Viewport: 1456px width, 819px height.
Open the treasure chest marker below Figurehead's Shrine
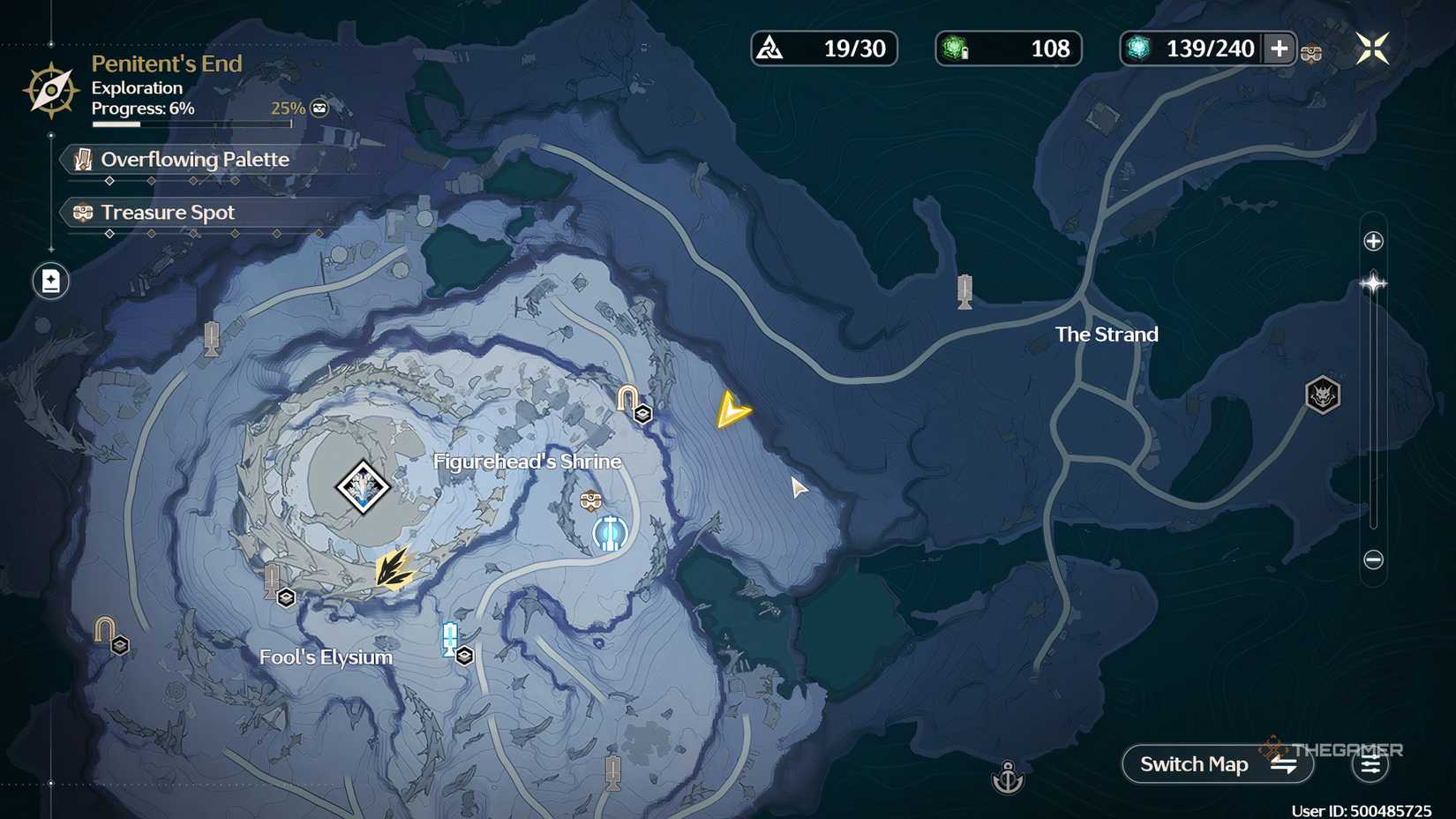pos(589,499)
